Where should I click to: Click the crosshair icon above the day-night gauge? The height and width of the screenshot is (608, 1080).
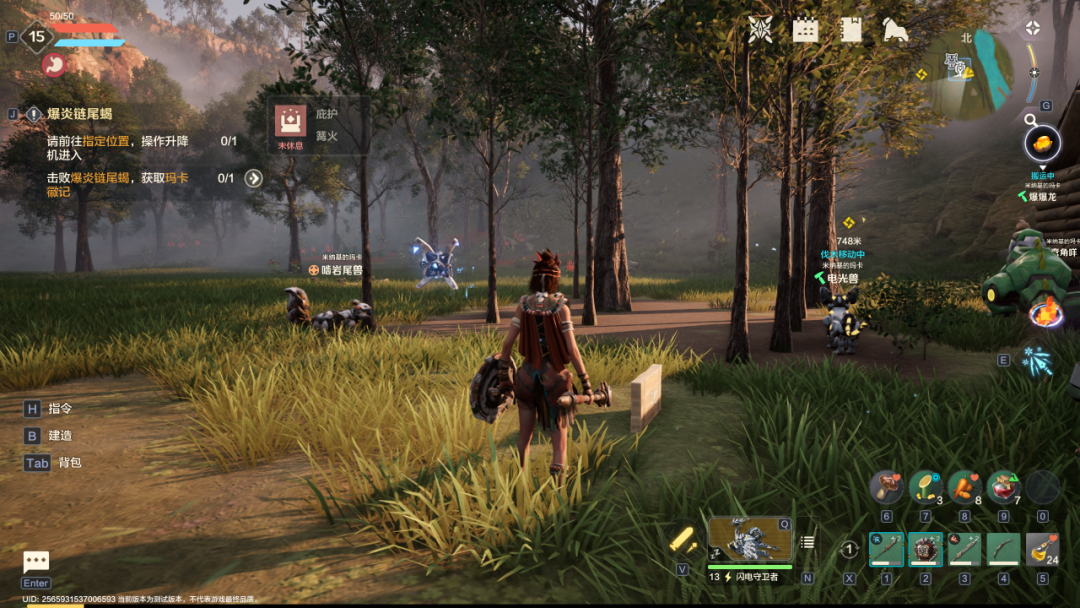(x=1034, y=28)
